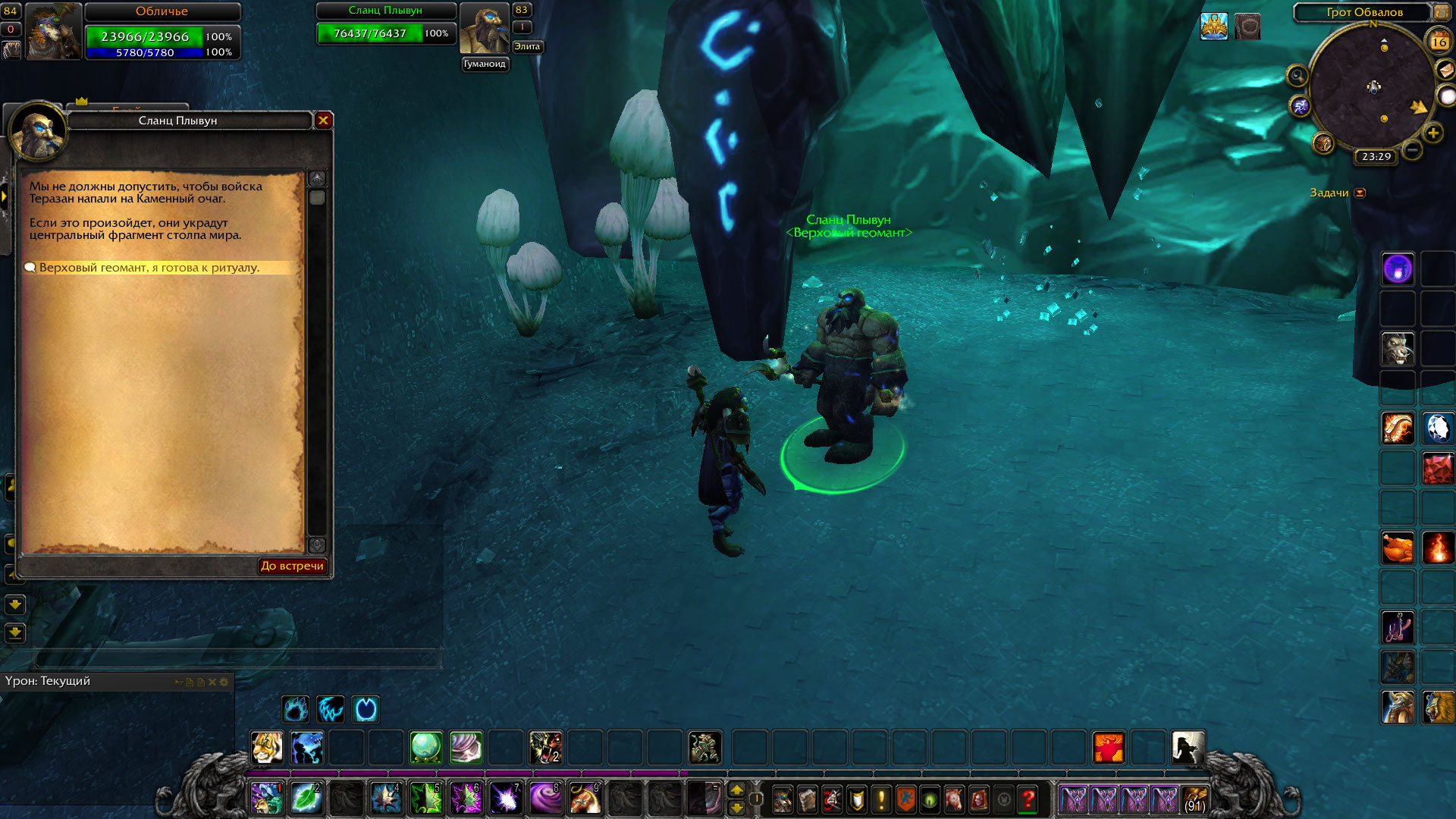This screenshot has width=1456, height=819.
Task: Click the minimap clock showing 23:29
Action: 1376,157
